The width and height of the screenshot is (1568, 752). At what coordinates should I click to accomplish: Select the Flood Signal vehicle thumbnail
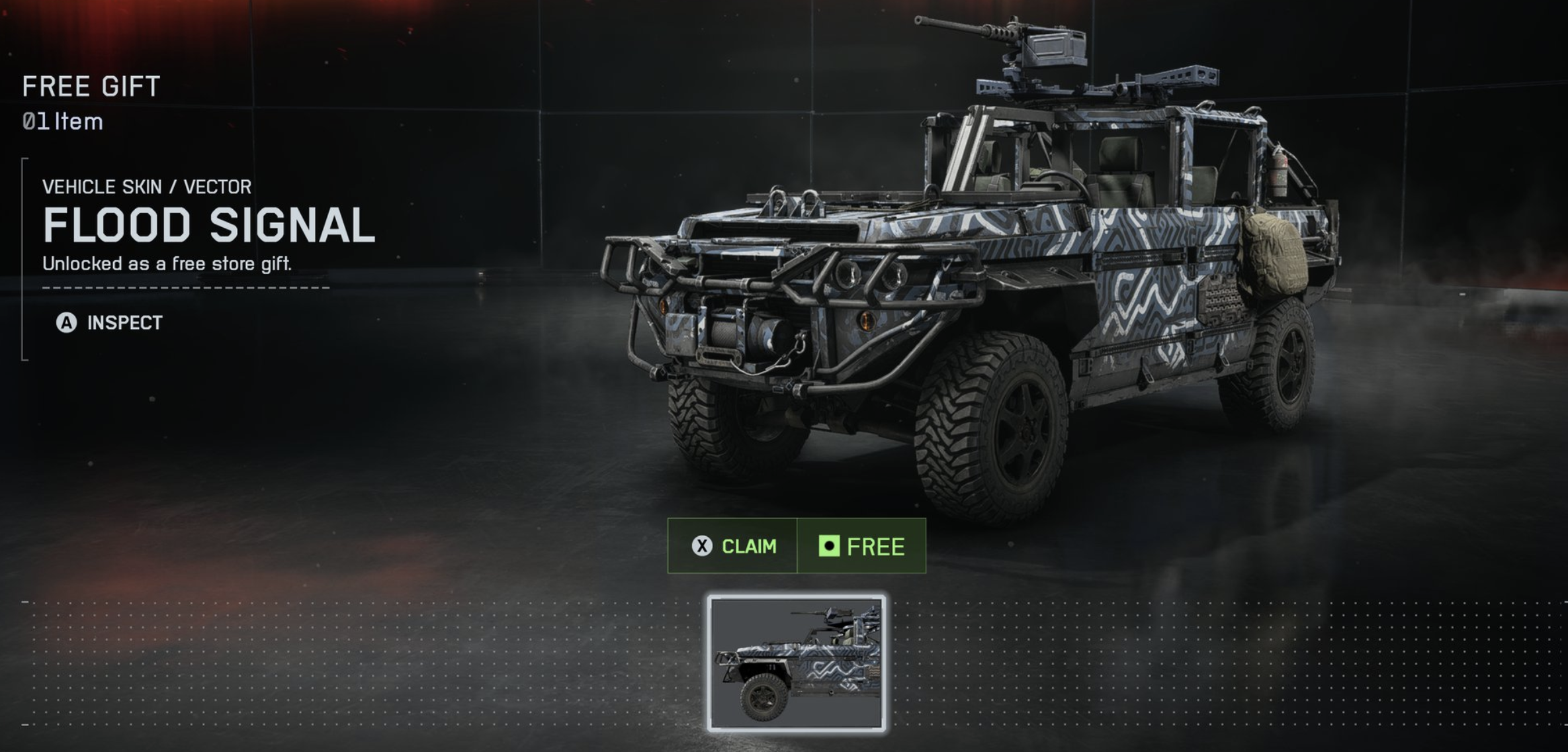tap(797, 663)
